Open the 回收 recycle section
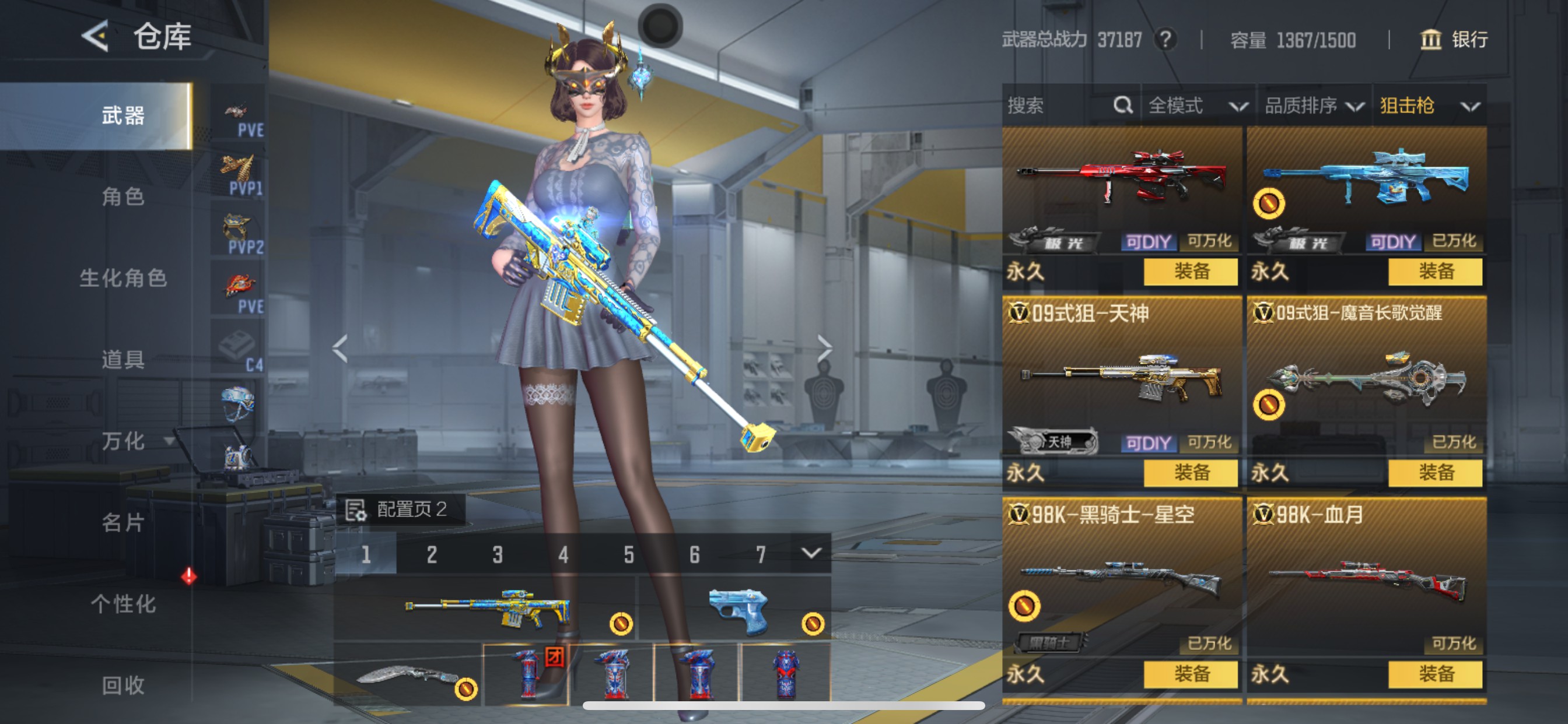 (x=123, y=686)
